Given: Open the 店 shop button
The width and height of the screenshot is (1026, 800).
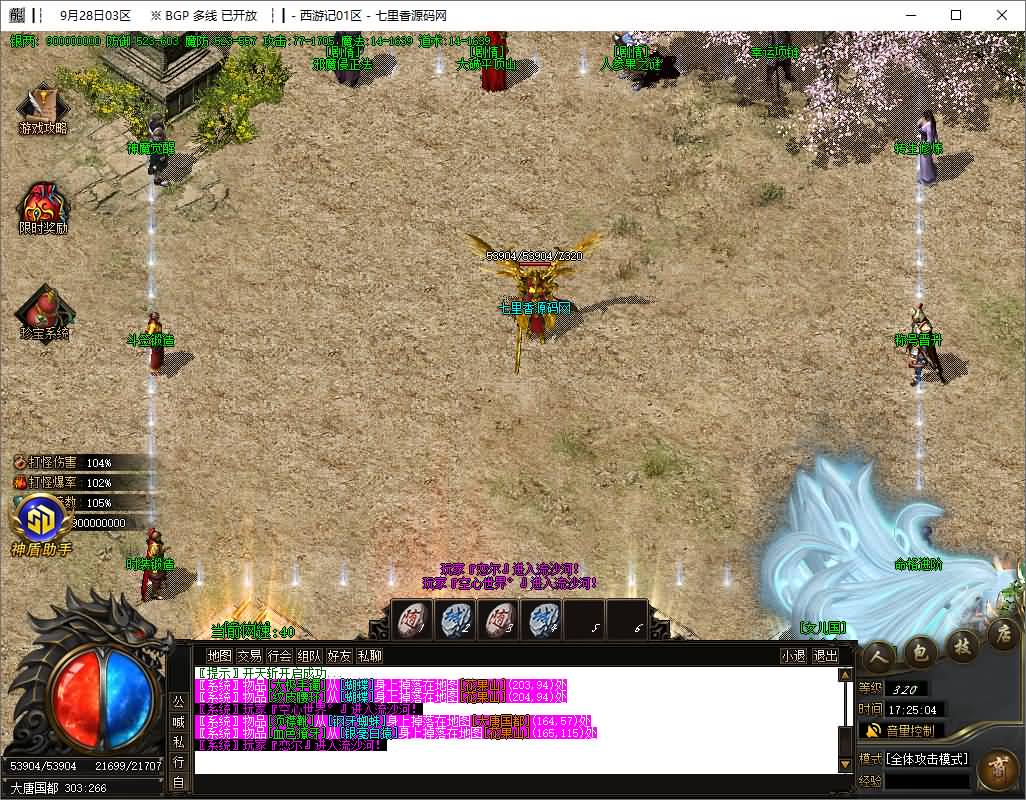Looking at the screenshot, I should click(x=1002, y=633).
